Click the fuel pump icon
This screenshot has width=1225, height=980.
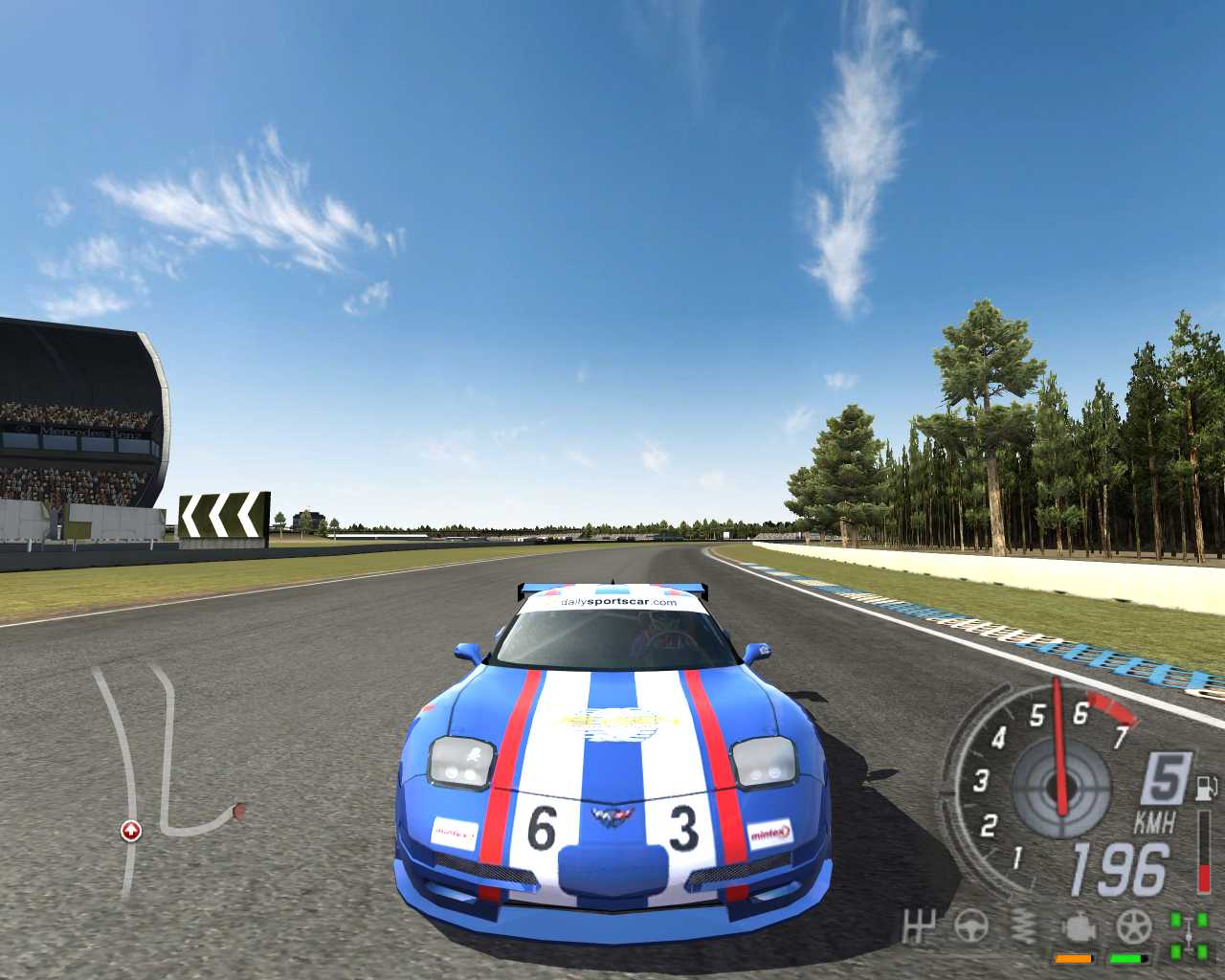(1204, 789)
